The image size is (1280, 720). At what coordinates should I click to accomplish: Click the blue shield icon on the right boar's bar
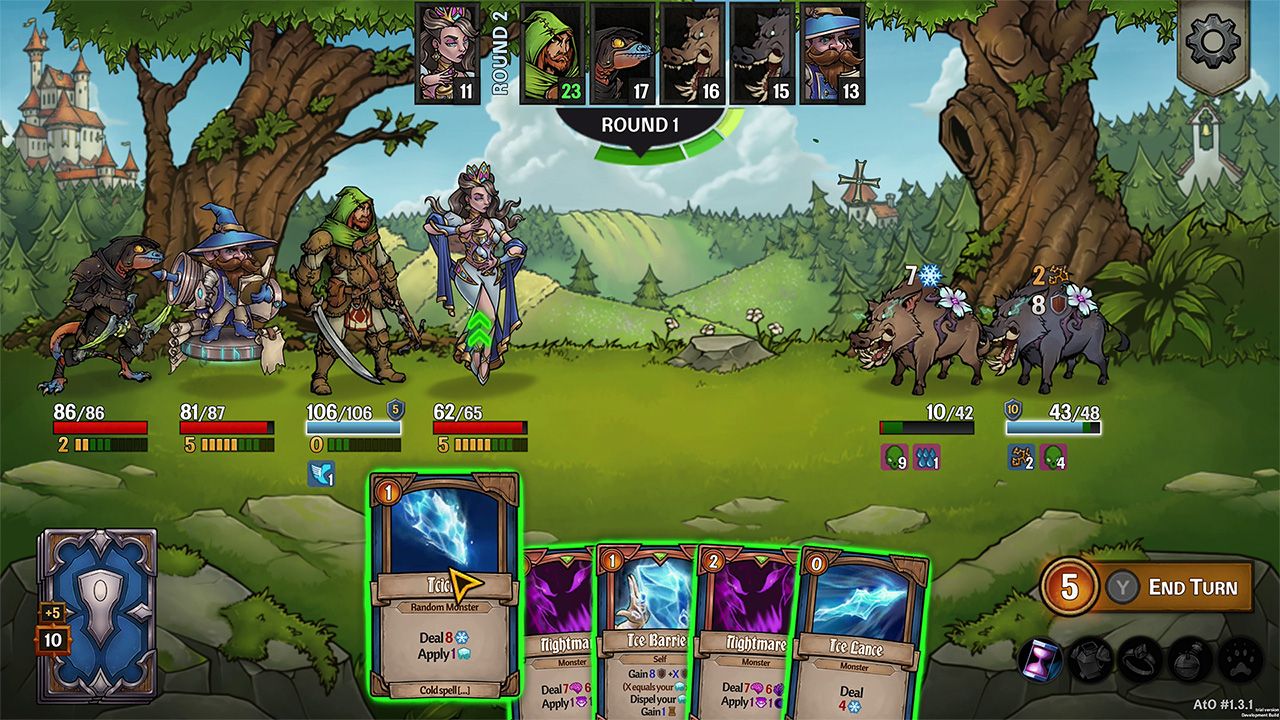(x=1013, y=410)
